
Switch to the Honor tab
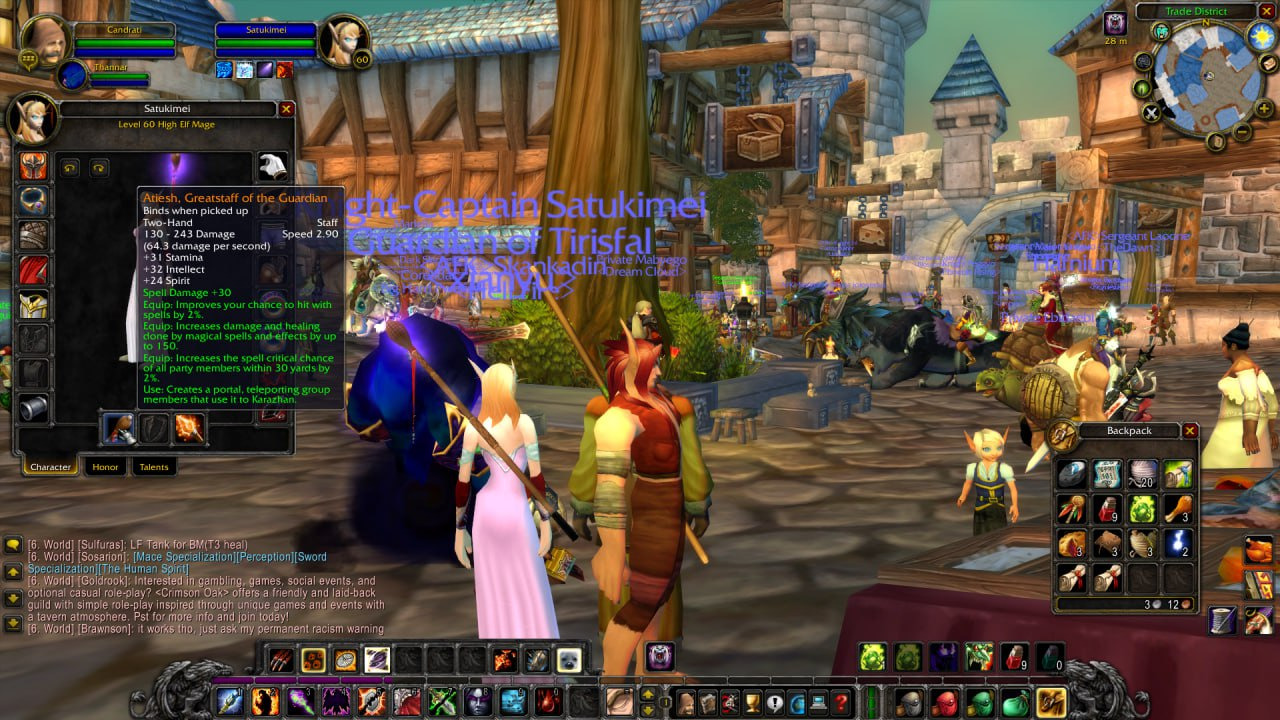[105, 467]
